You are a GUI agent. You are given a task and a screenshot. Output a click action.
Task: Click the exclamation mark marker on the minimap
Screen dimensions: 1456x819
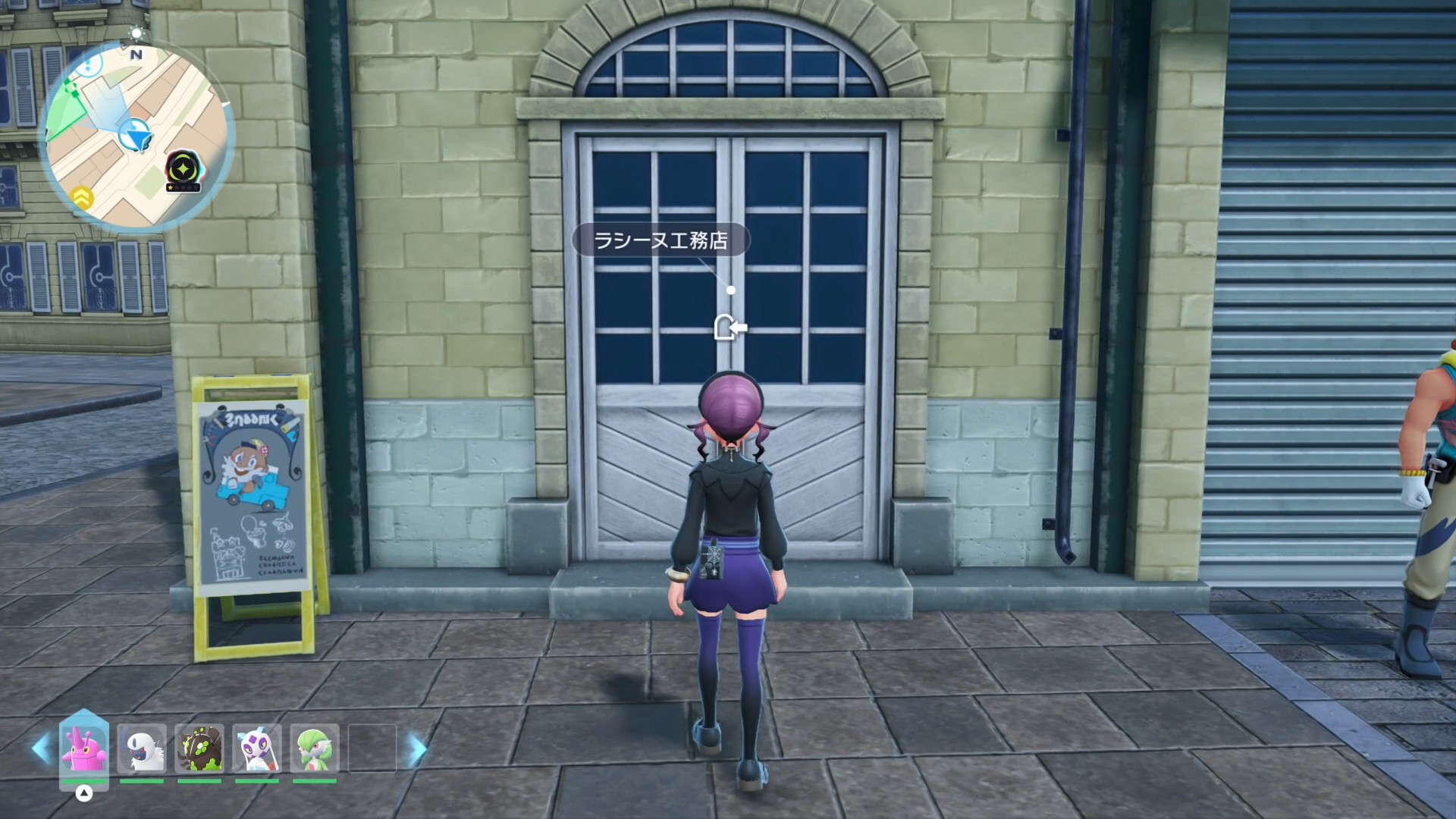click(89, 65)
